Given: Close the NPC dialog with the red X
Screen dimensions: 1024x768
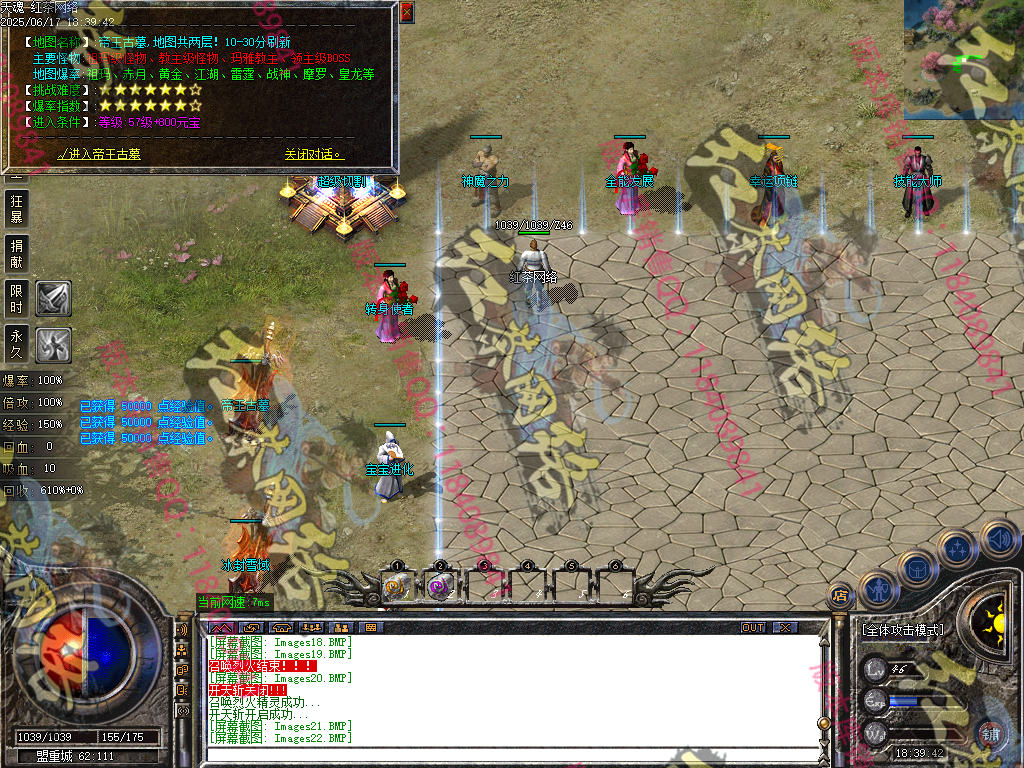Looking at the screenshot, I should pyautogui.click(x=406, y=12).
